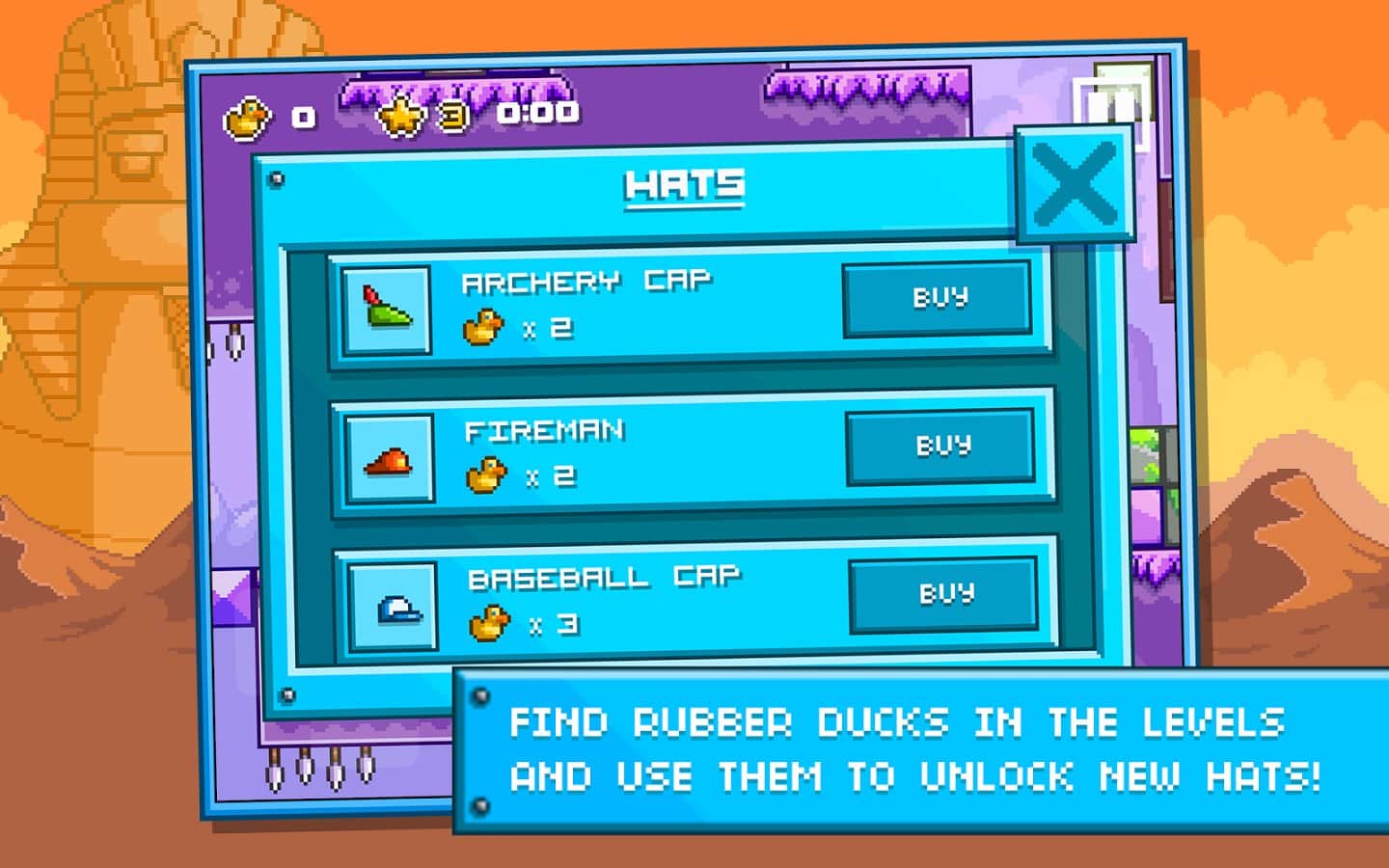Close the Hats shop window
This screenshot has width=1389, height=868.
(1075, 185)
